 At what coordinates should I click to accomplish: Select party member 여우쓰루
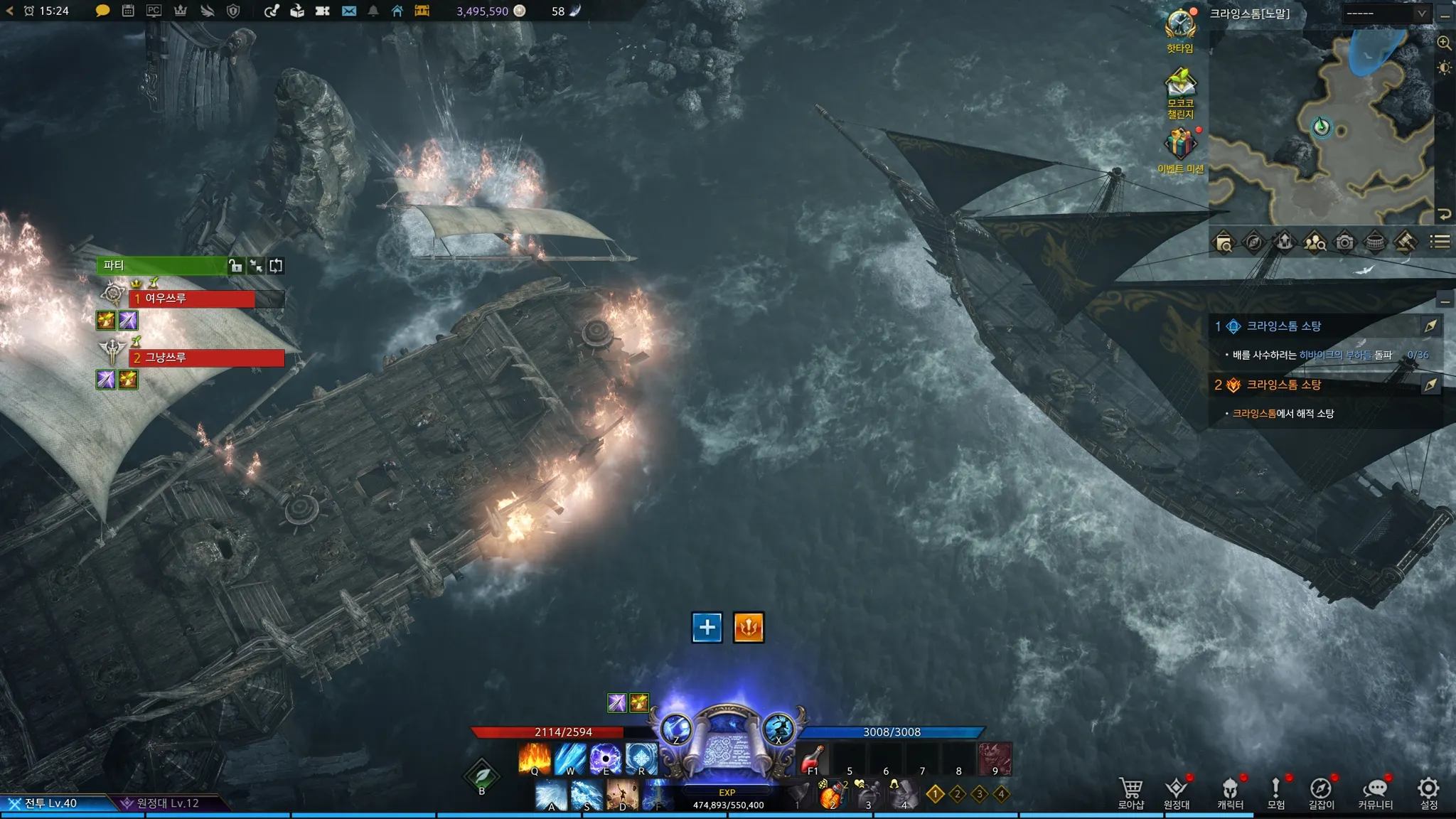click(192, 299)
